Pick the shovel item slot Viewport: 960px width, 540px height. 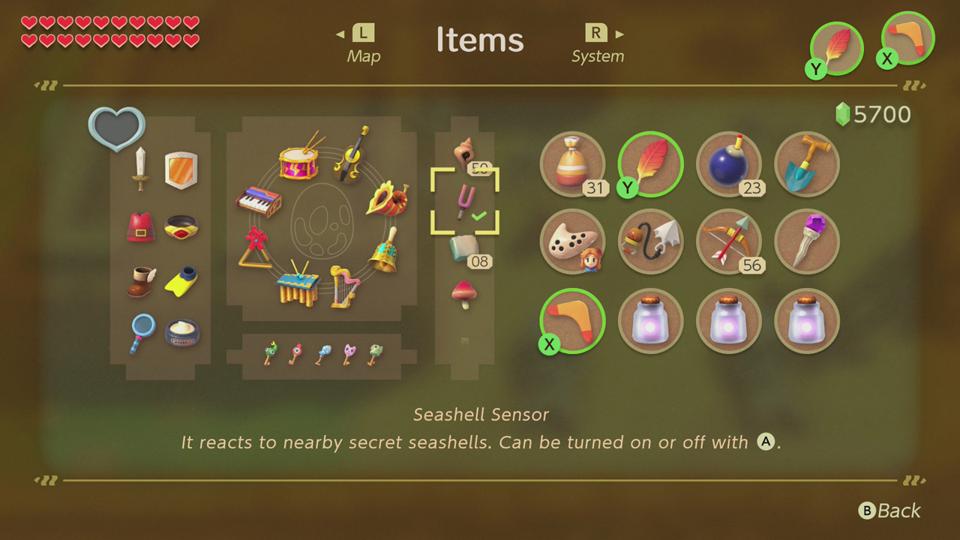(806, 164)
